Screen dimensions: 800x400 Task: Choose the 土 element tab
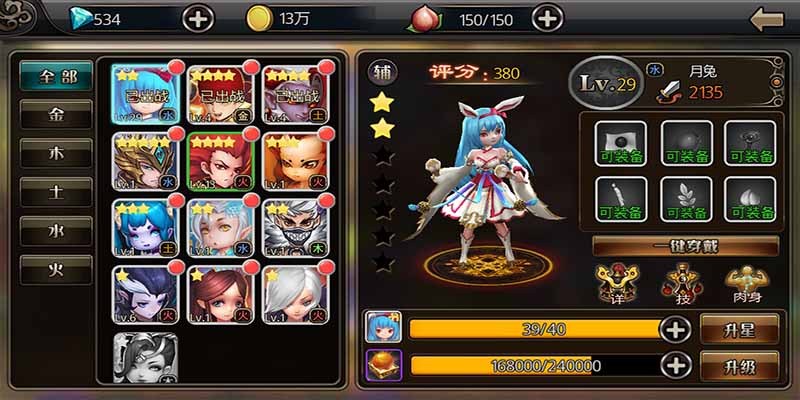click(x=56, y=192)
